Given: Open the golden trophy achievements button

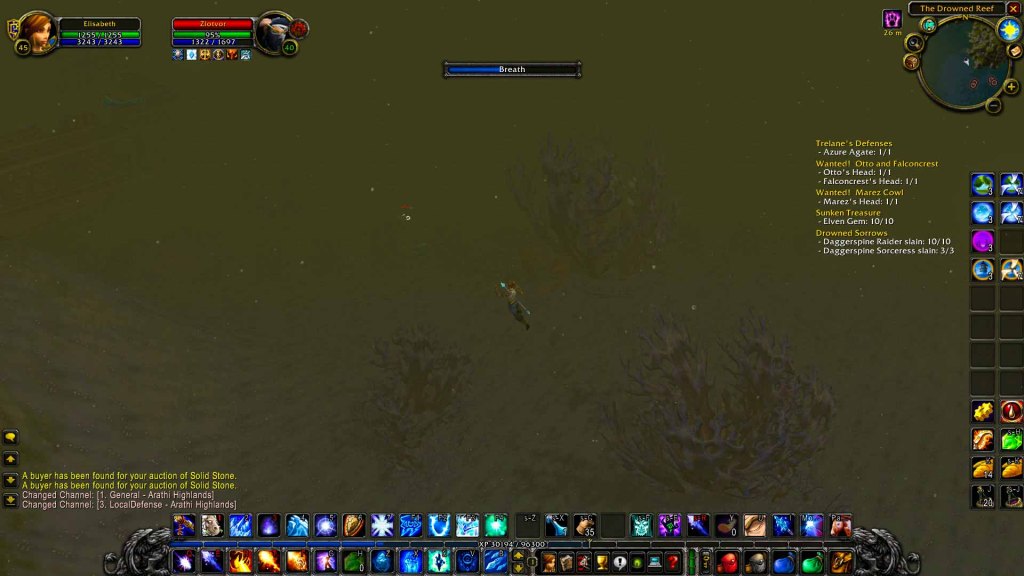Looking at the screenshot, I should pyautogui.click(x=602, y=562).
